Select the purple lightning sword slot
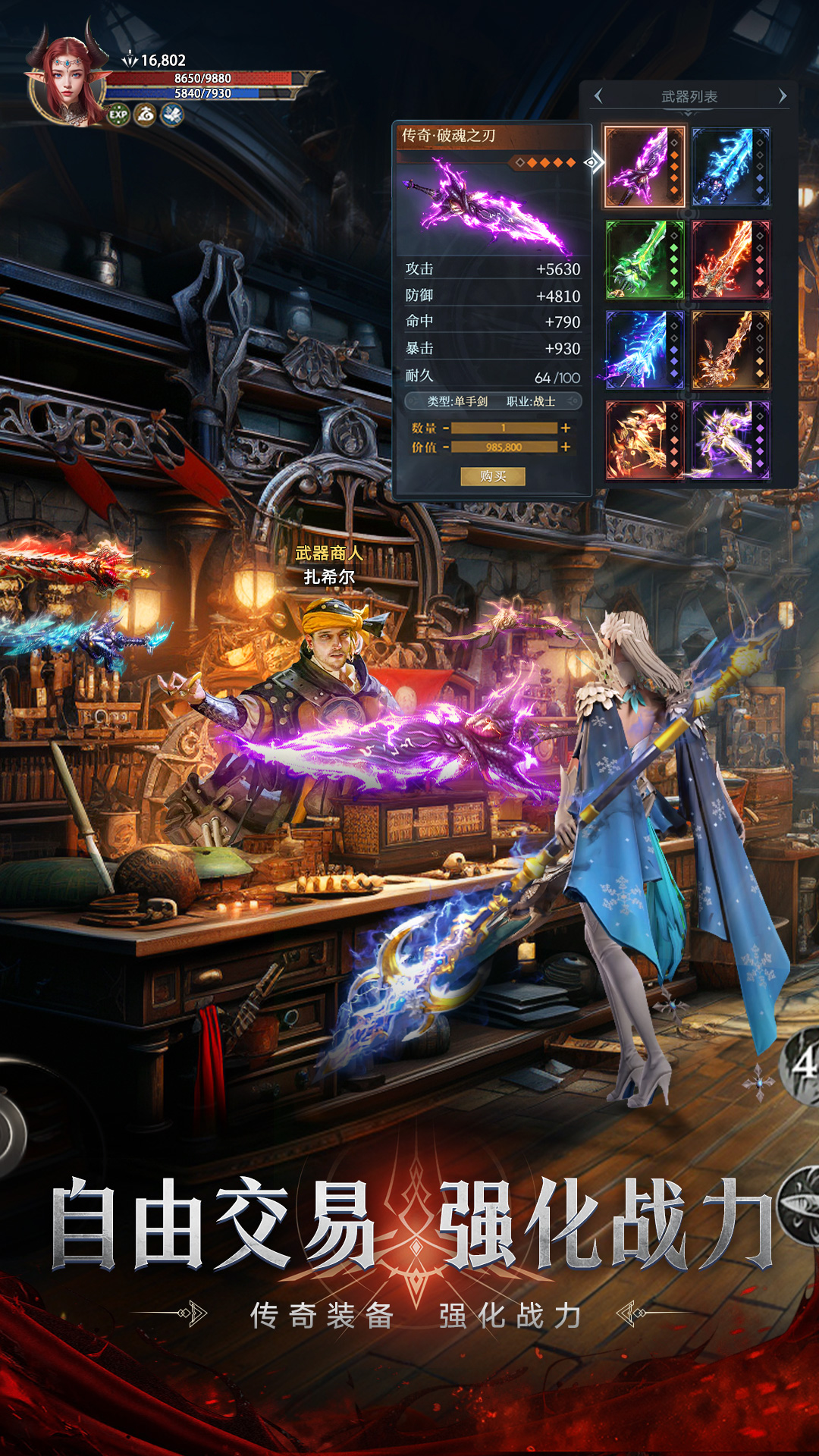Viewport: 819px width, 1456px height. pos(644,167)
